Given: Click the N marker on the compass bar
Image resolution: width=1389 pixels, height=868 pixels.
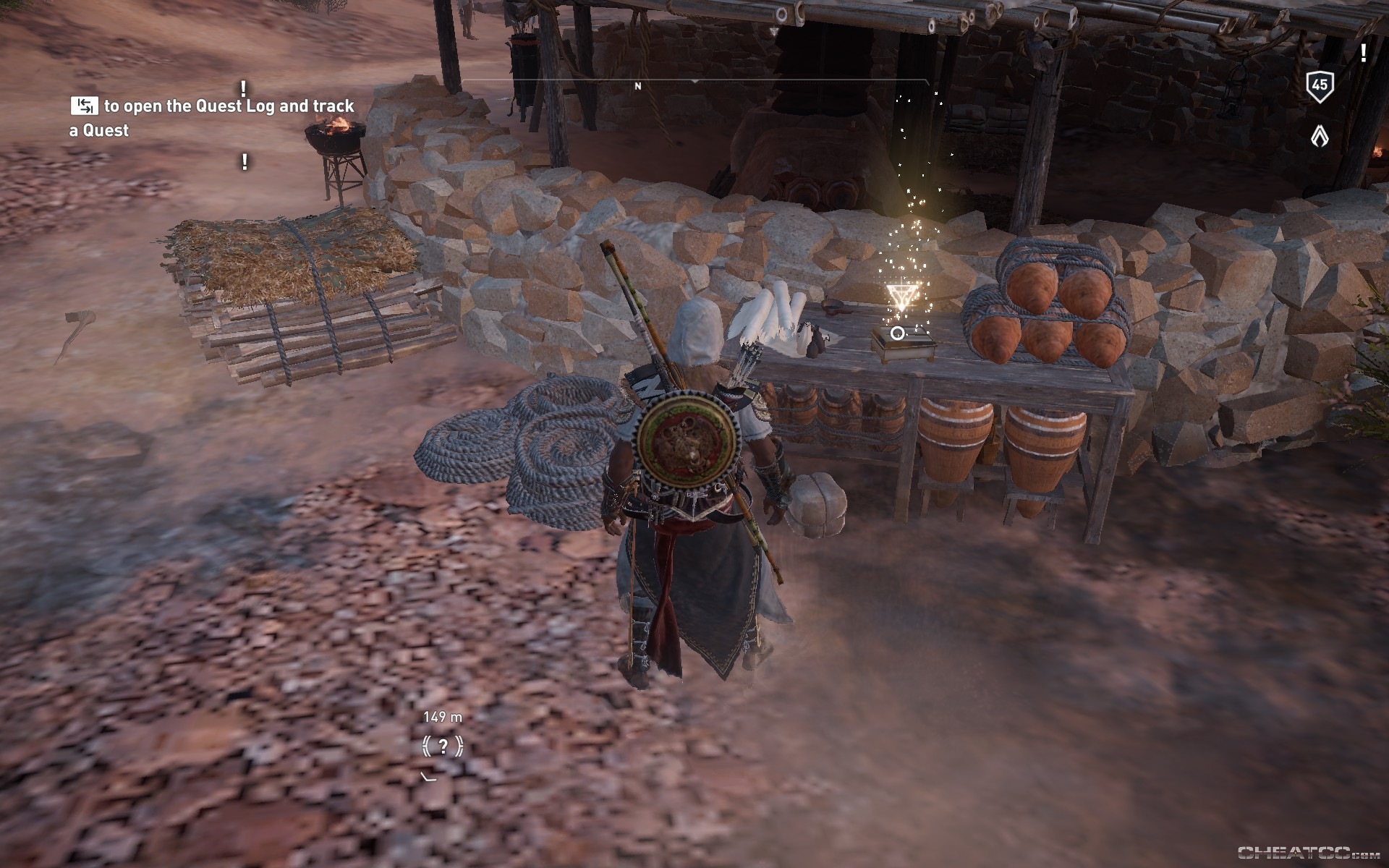Looking at the screenshot, I should click(637, 85).
